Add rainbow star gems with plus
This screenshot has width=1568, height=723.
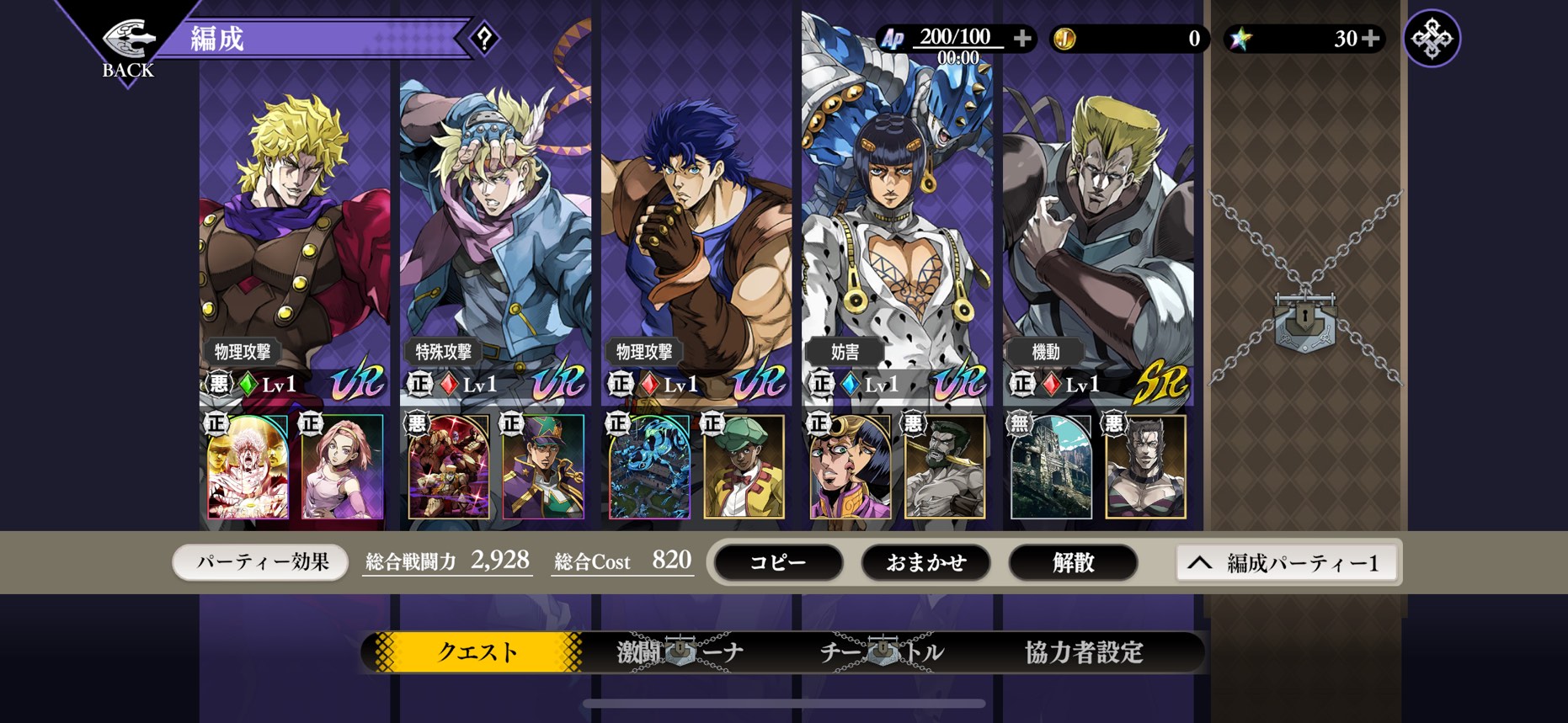pos(1371,39)
